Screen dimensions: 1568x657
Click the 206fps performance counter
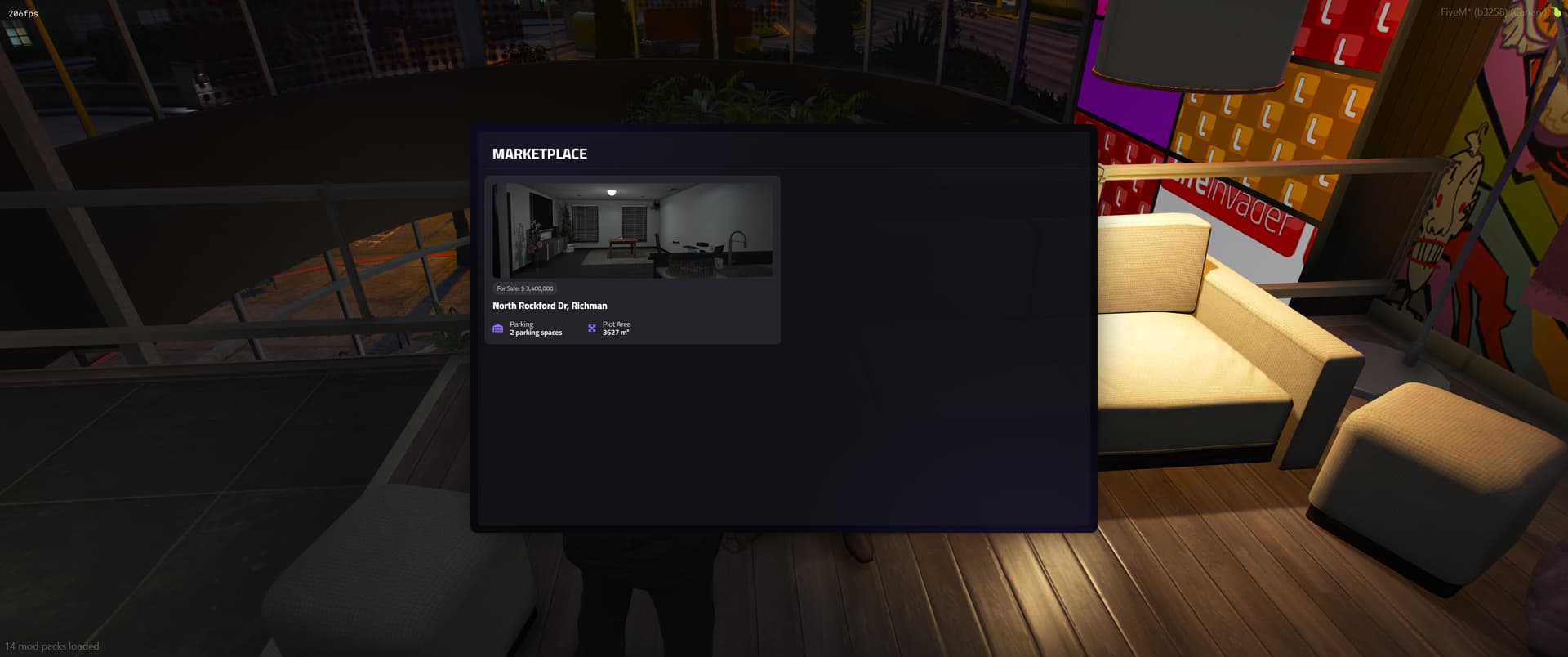pyautogui.click(x=22, y=12)
